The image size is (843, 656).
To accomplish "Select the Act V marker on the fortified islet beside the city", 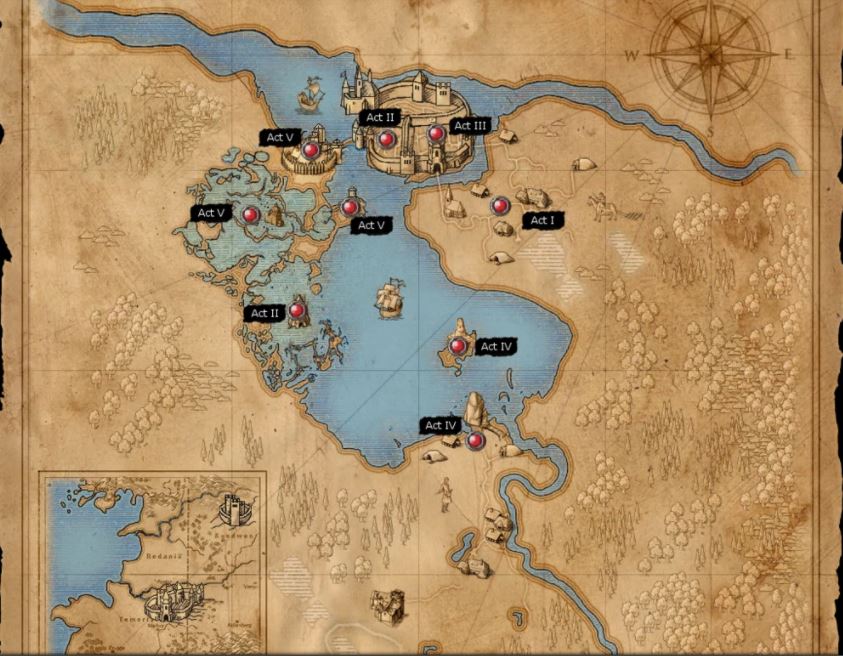I will pyautogui.click(x=311, y=151).
